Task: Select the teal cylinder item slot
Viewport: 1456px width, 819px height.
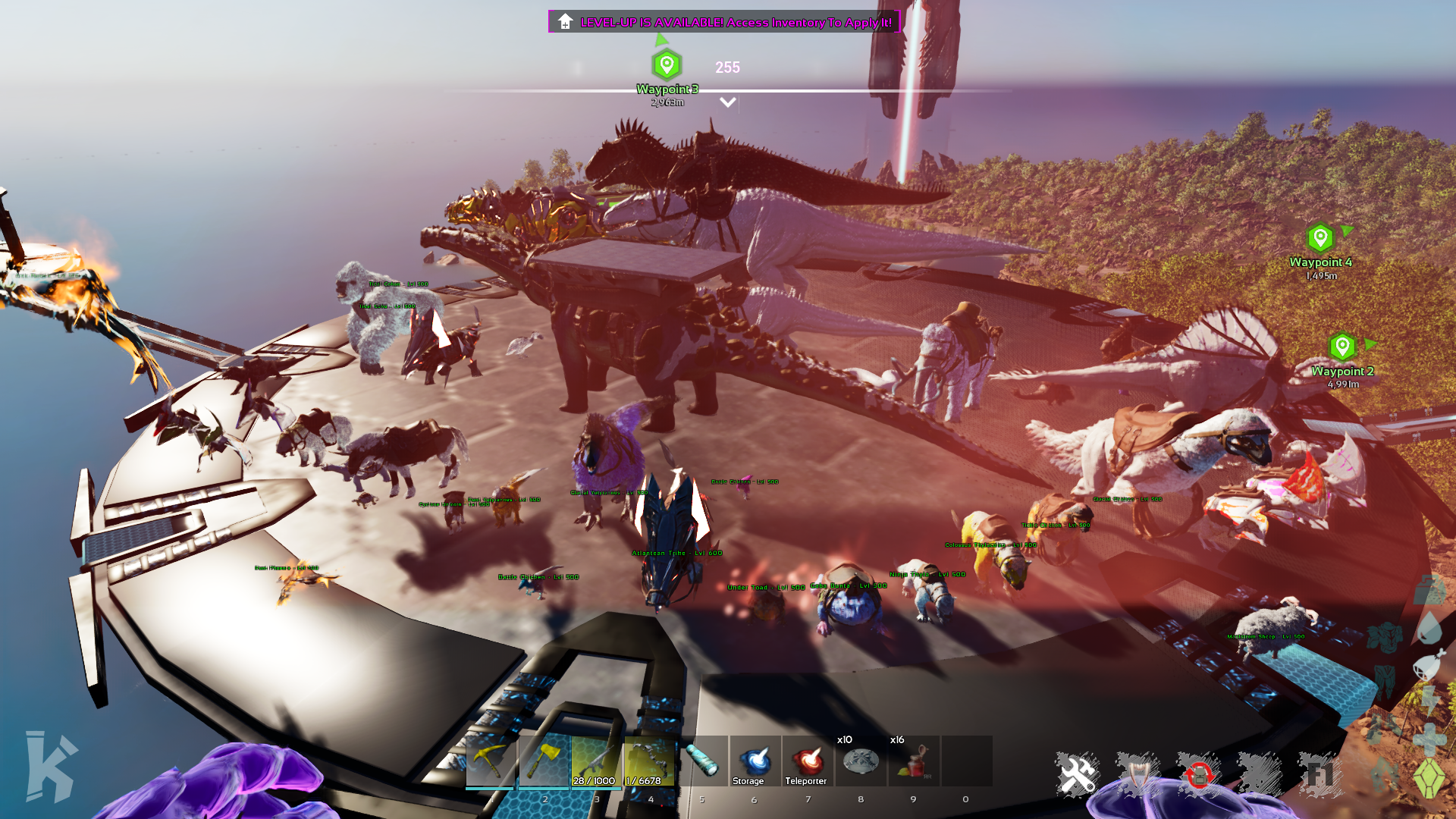Action: [702, 761]
